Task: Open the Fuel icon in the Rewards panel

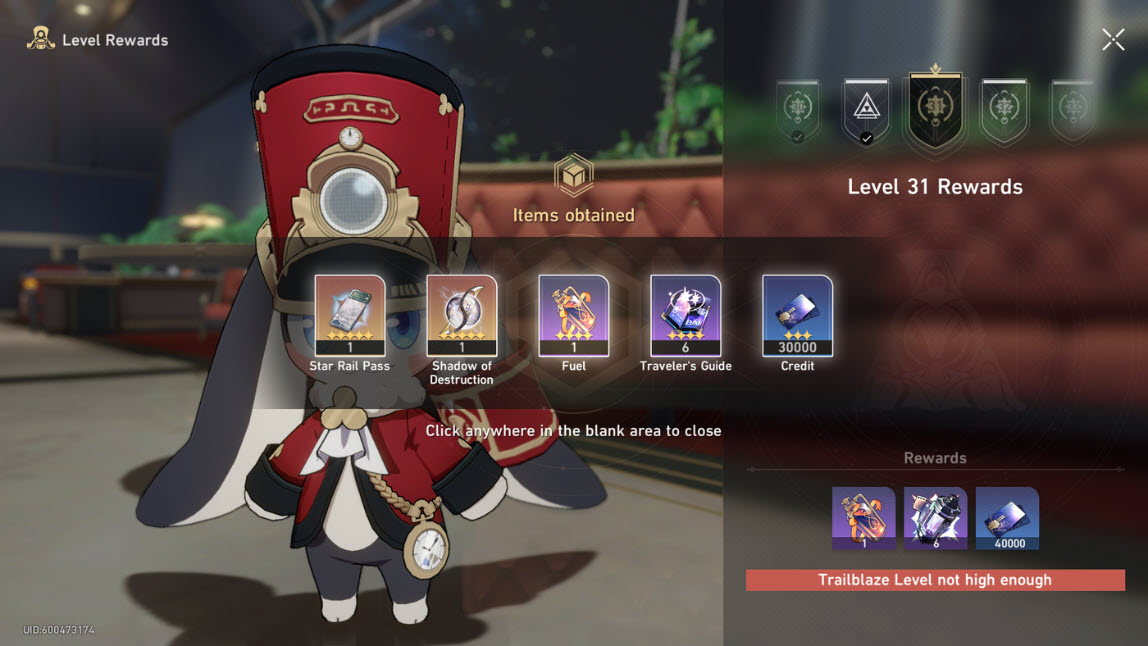Action: pyautogui.click(x=863, y=518)
